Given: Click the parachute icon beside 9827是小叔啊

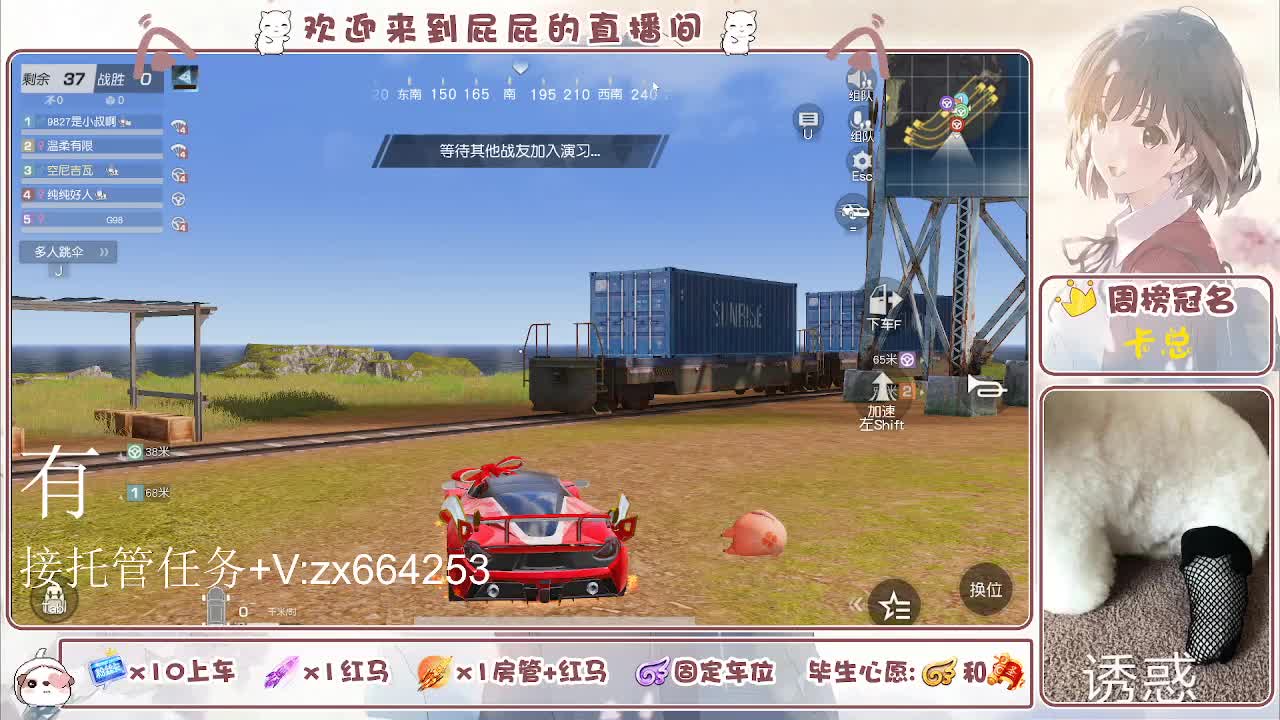Looking at the screenshot, I should tap(179, 125).
